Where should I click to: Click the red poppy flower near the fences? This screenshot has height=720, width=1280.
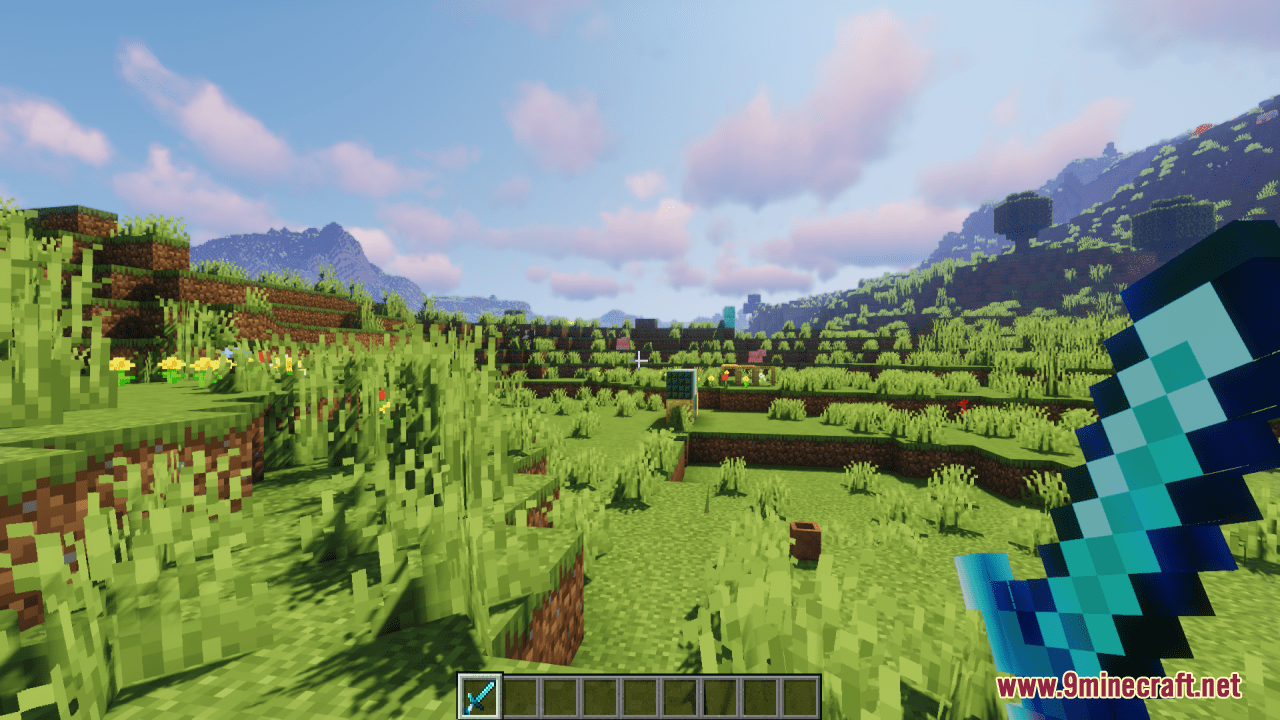[725, 378]
